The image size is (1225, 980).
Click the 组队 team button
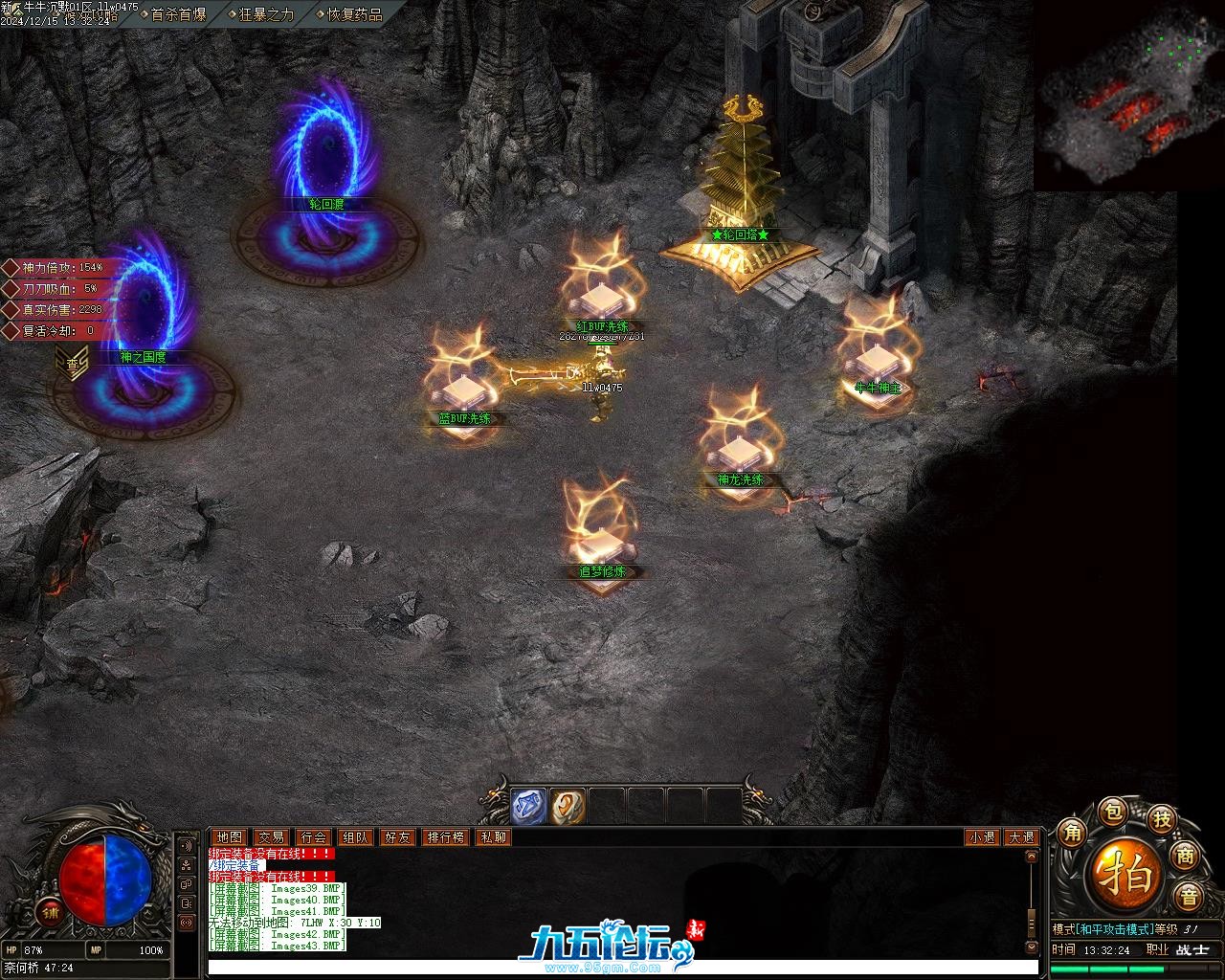pyautogui.click(x=355, y=837)
